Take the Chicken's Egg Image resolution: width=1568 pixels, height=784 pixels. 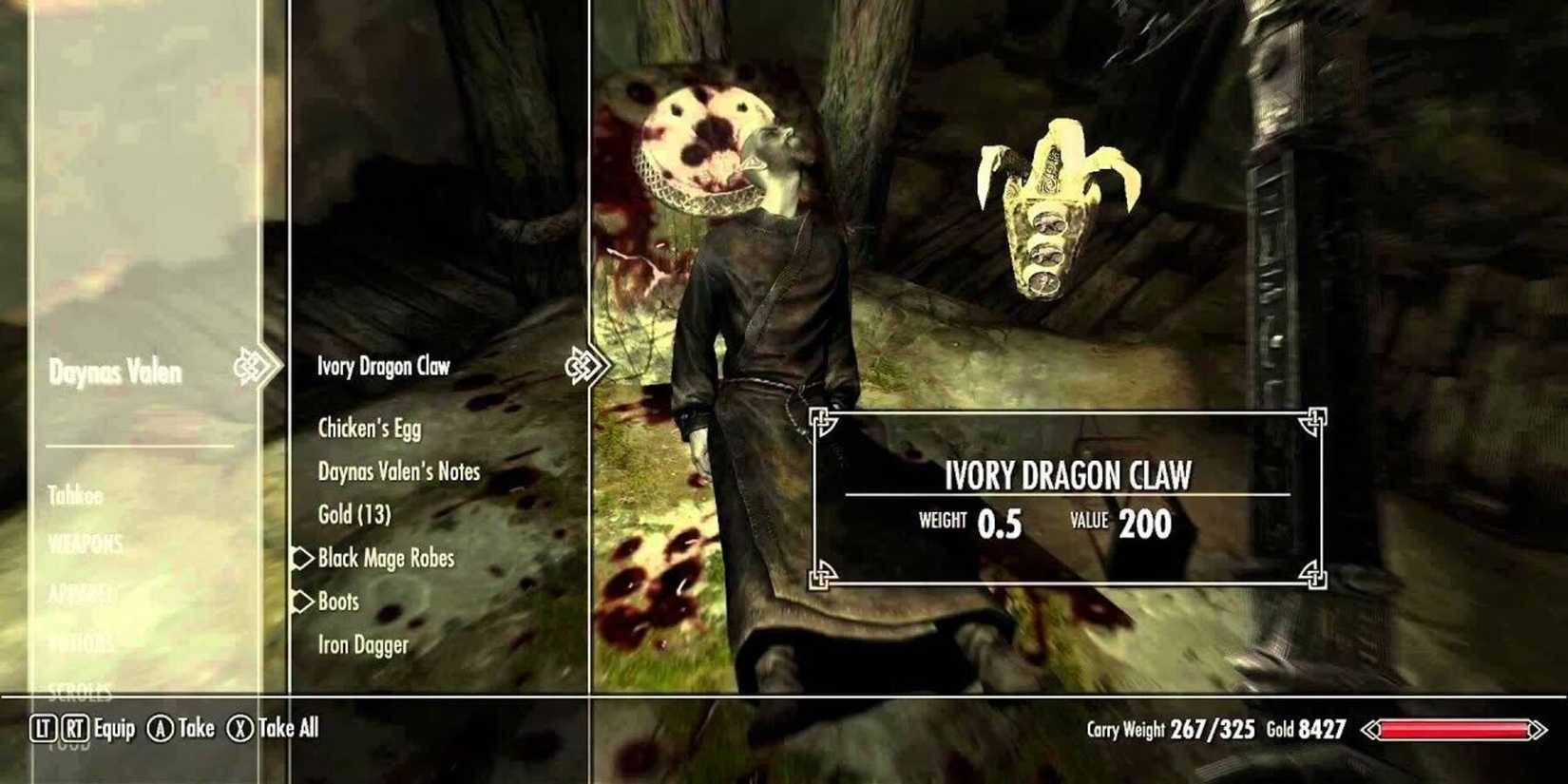point(370,429)
